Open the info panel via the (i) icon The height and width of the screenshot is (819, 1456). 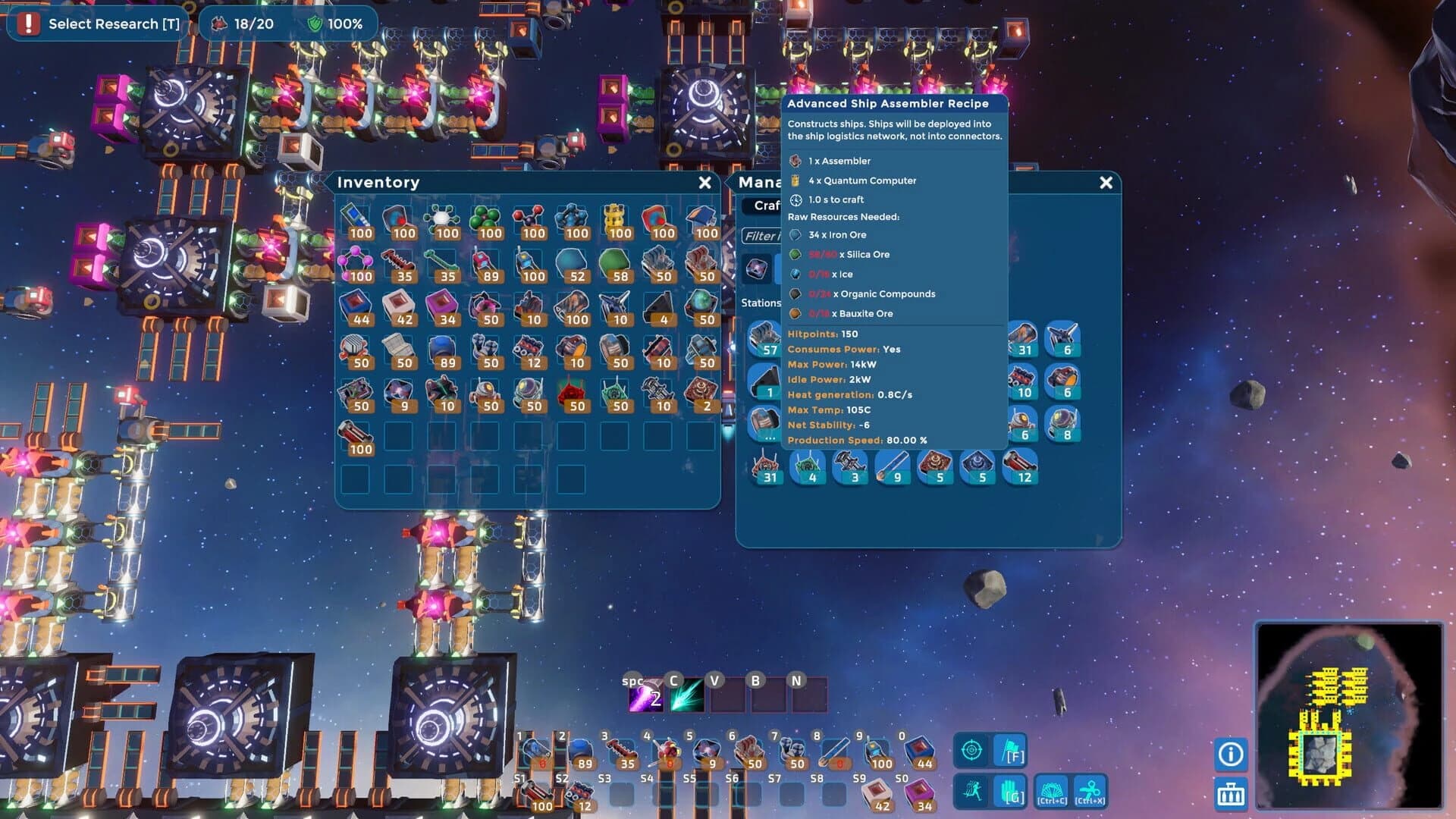(1229, 755)
